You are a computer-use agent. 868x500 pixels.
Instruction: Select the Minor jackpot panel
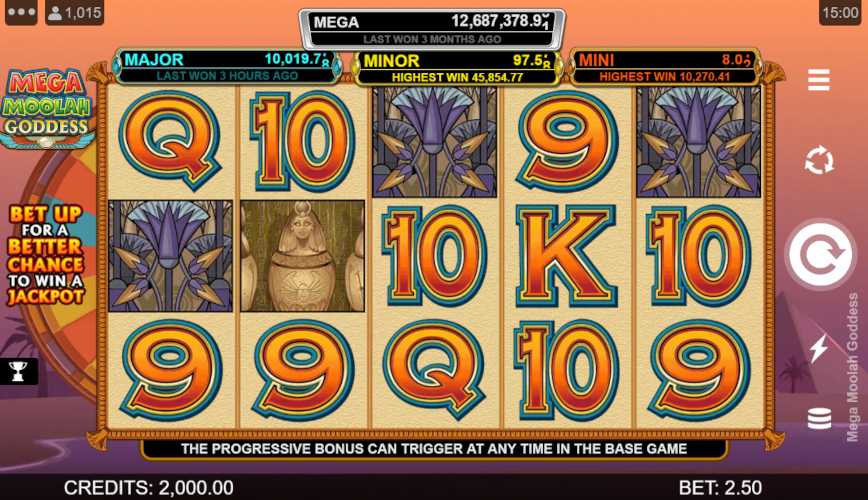[x=458, y=68]
